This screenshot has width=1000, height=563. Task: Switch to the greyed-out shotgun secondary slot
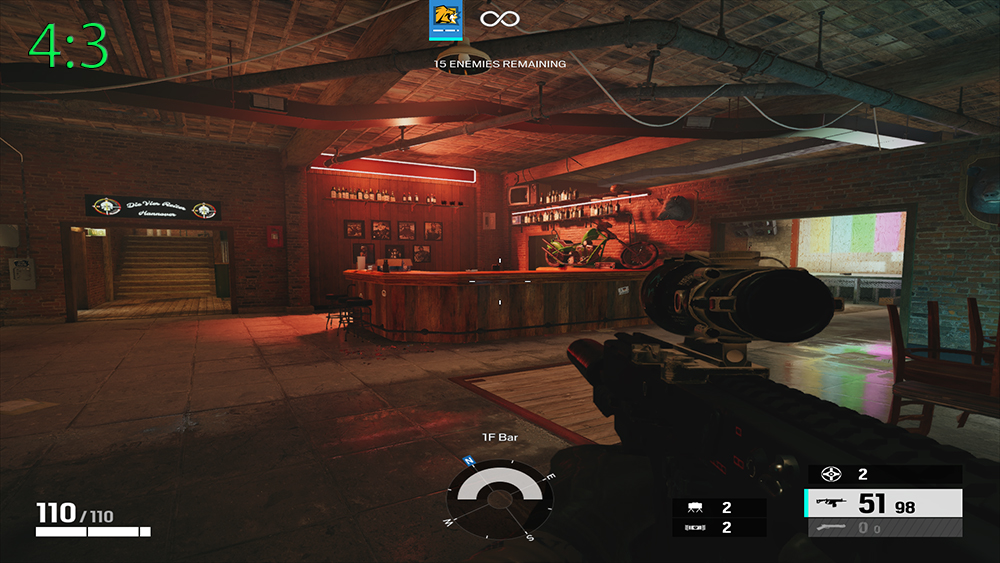point(884,528)
